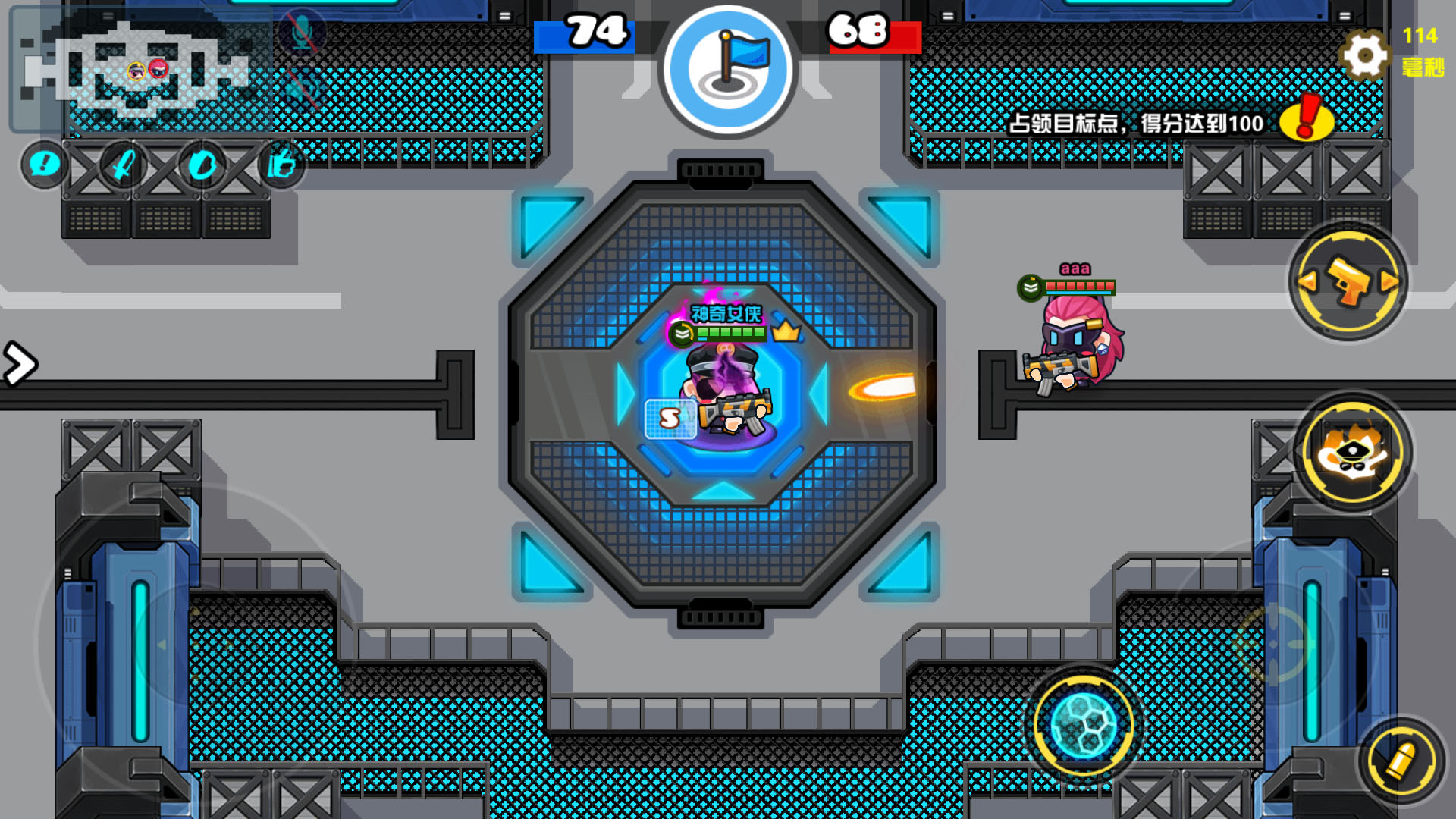Switch weapon using the pistol button
1456x819 pixels.
(1348, 282)
